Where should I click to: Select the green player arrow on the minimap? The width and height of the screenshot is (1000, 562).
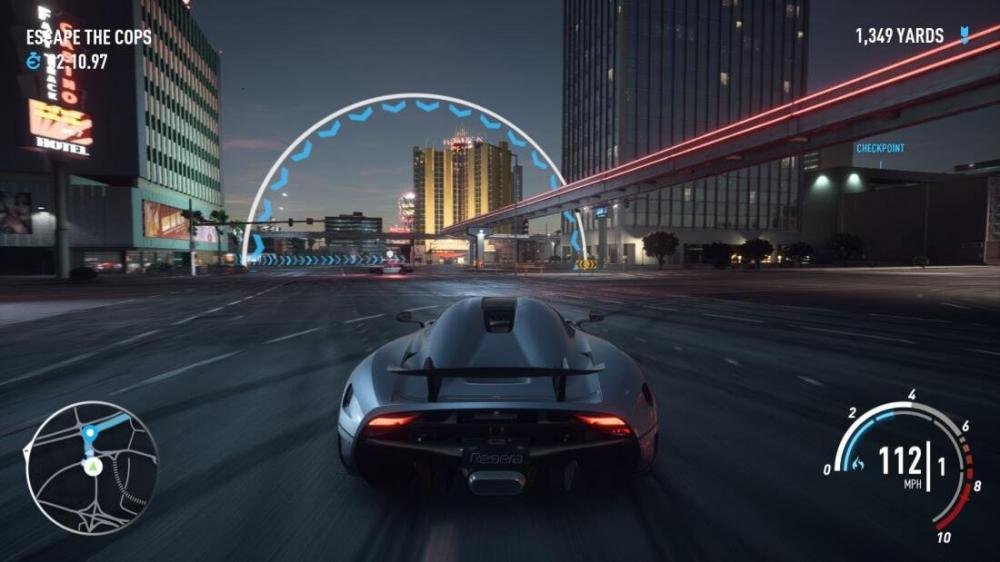pyautogui.click(x=92, y=466)
